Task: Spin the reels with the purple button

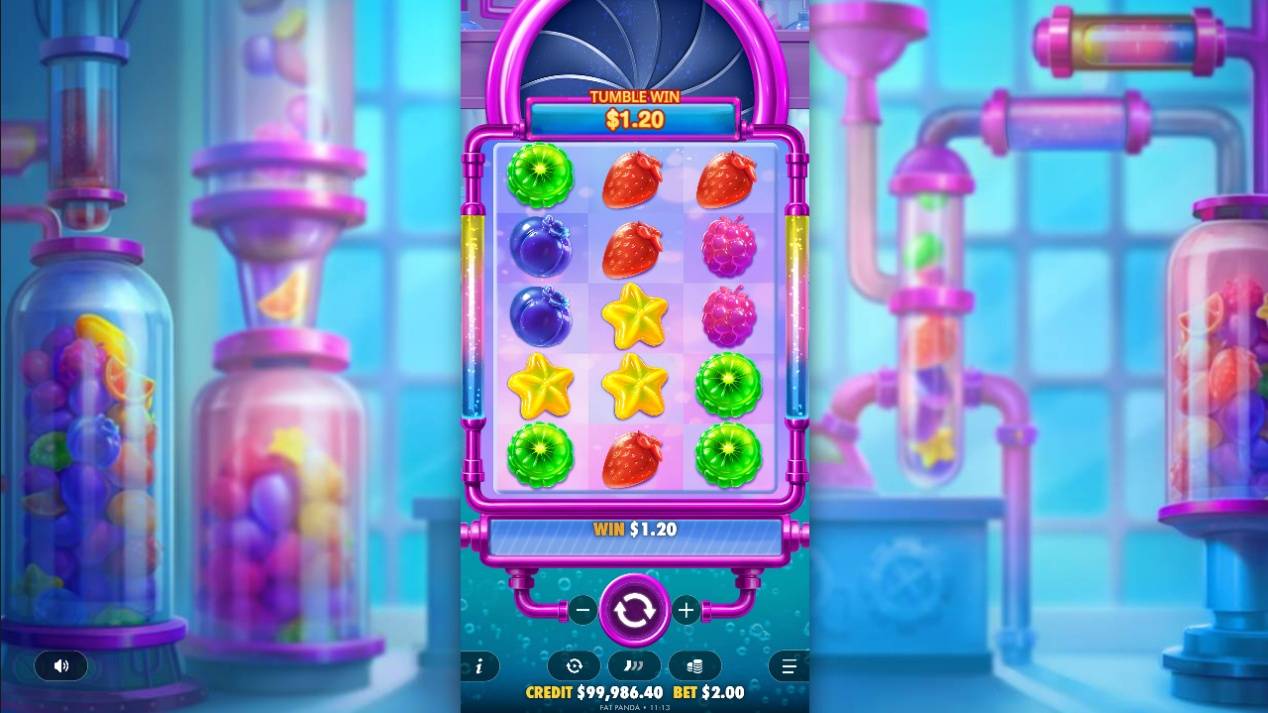Action: coord(634,610)
